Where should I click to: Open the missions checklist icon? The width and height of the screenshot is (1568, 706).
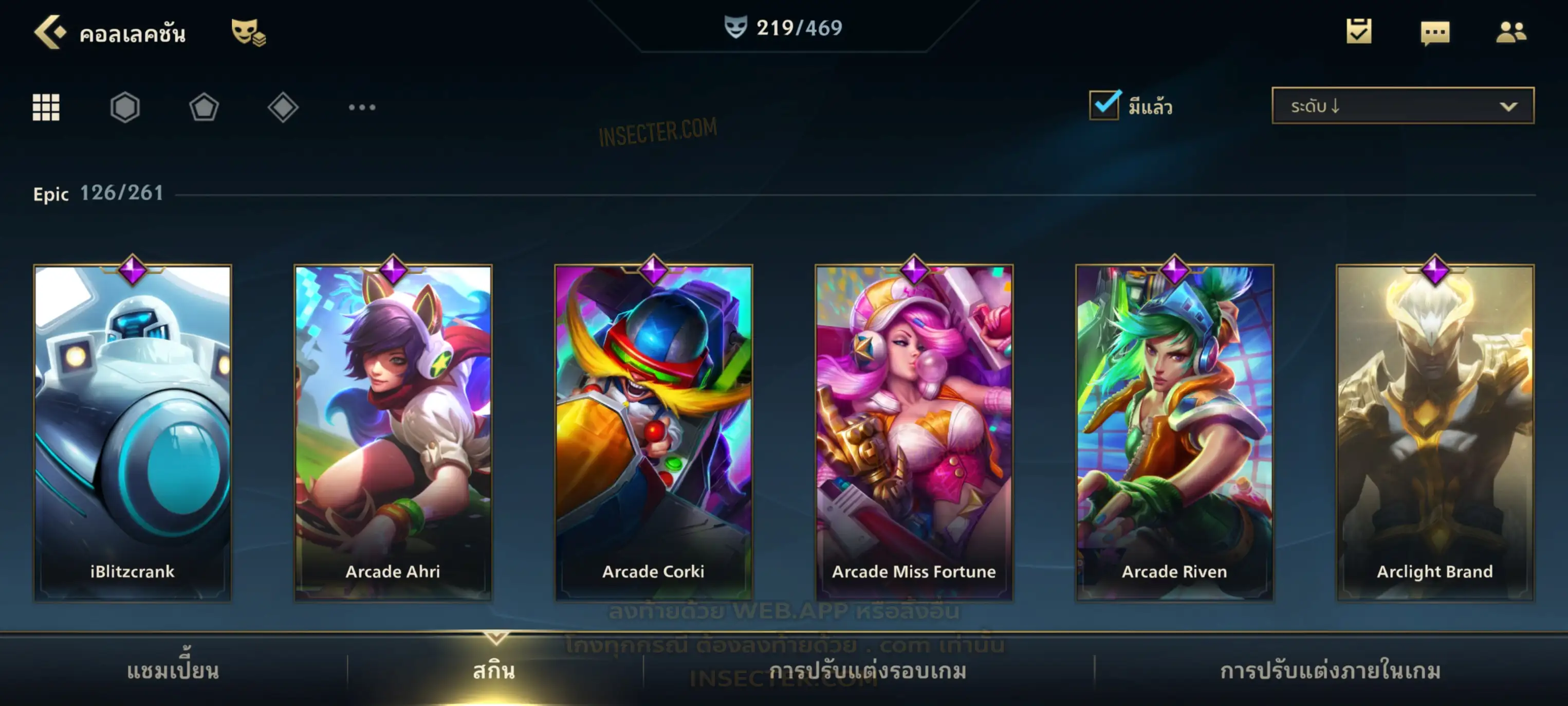pyautogui.click(x=1359, y=32)
